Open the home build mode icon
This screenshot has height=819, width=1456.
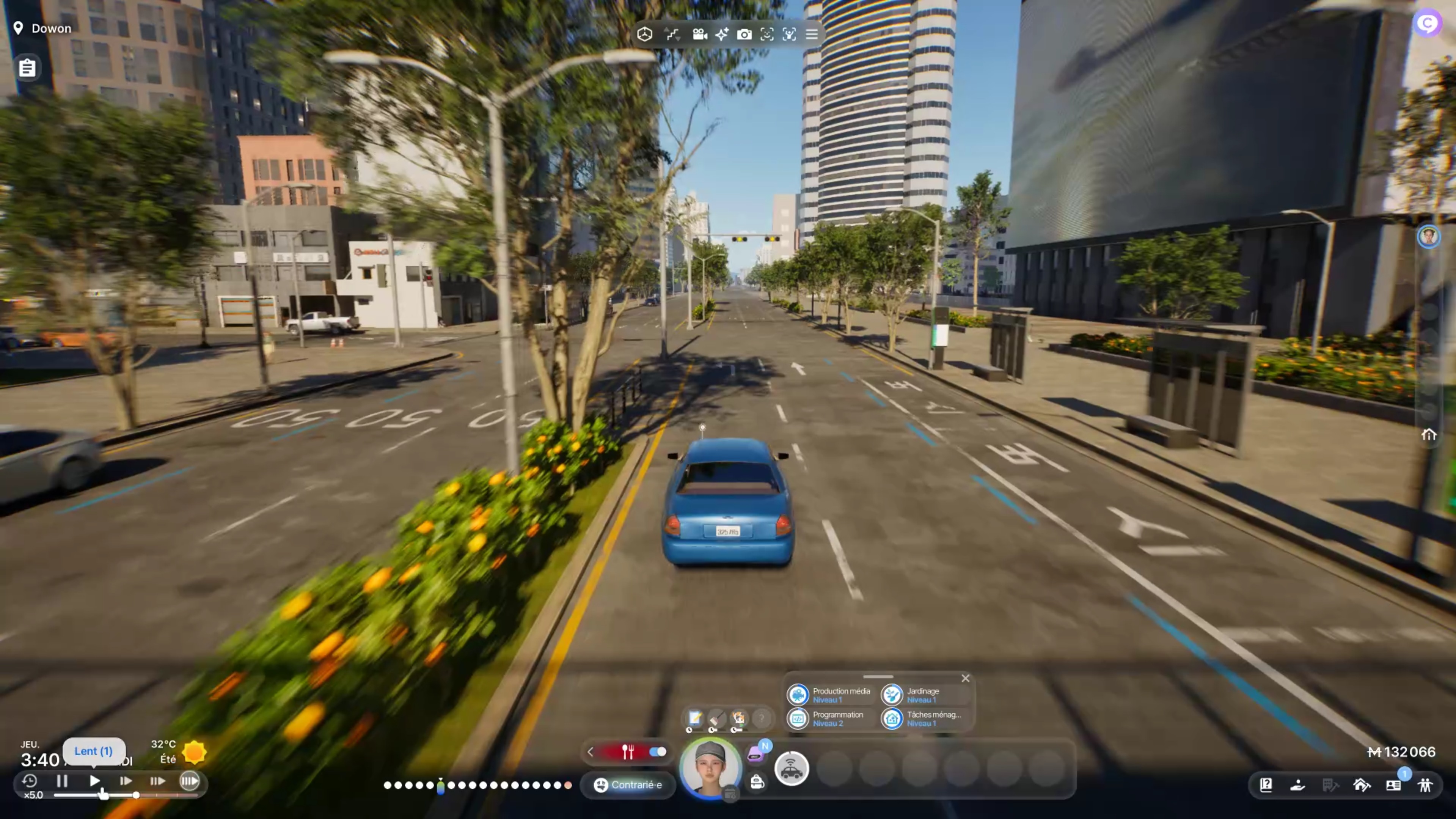[x=1362, y=784]
